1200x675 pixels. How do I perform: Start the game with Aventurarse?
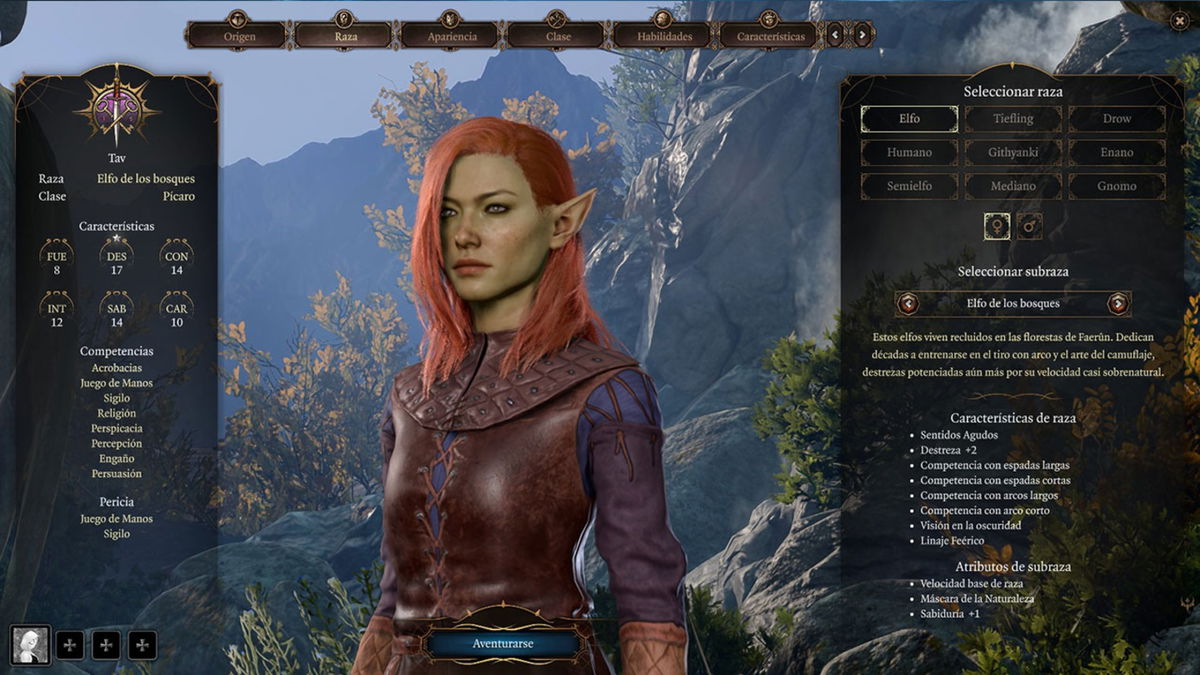502,644
